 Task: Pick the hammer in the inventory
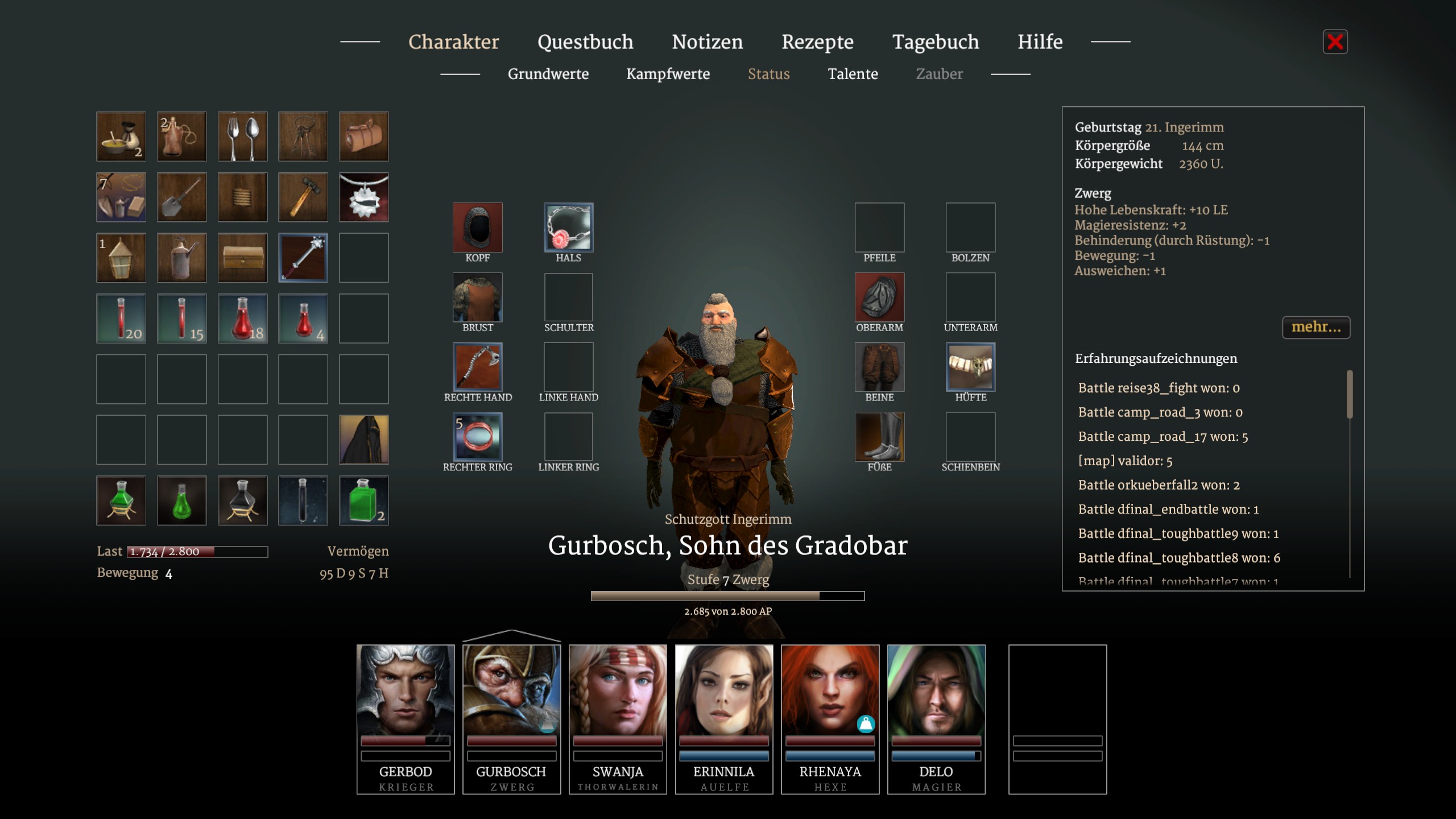click(x=303, y=197)
